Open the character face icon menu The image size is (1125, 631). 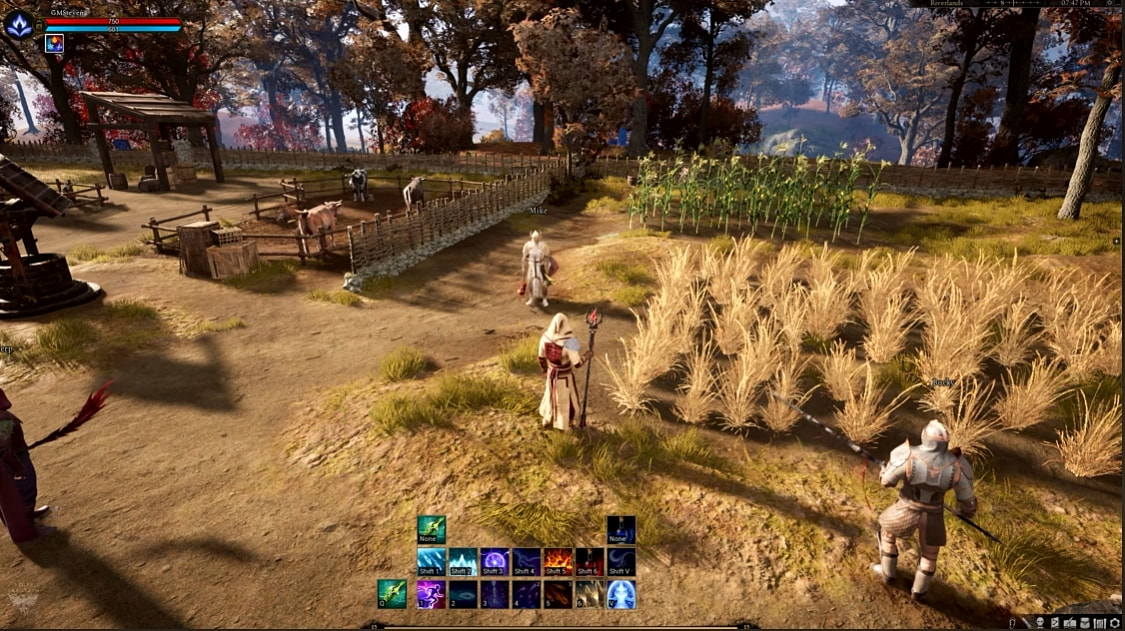(x=1041, y=623)
